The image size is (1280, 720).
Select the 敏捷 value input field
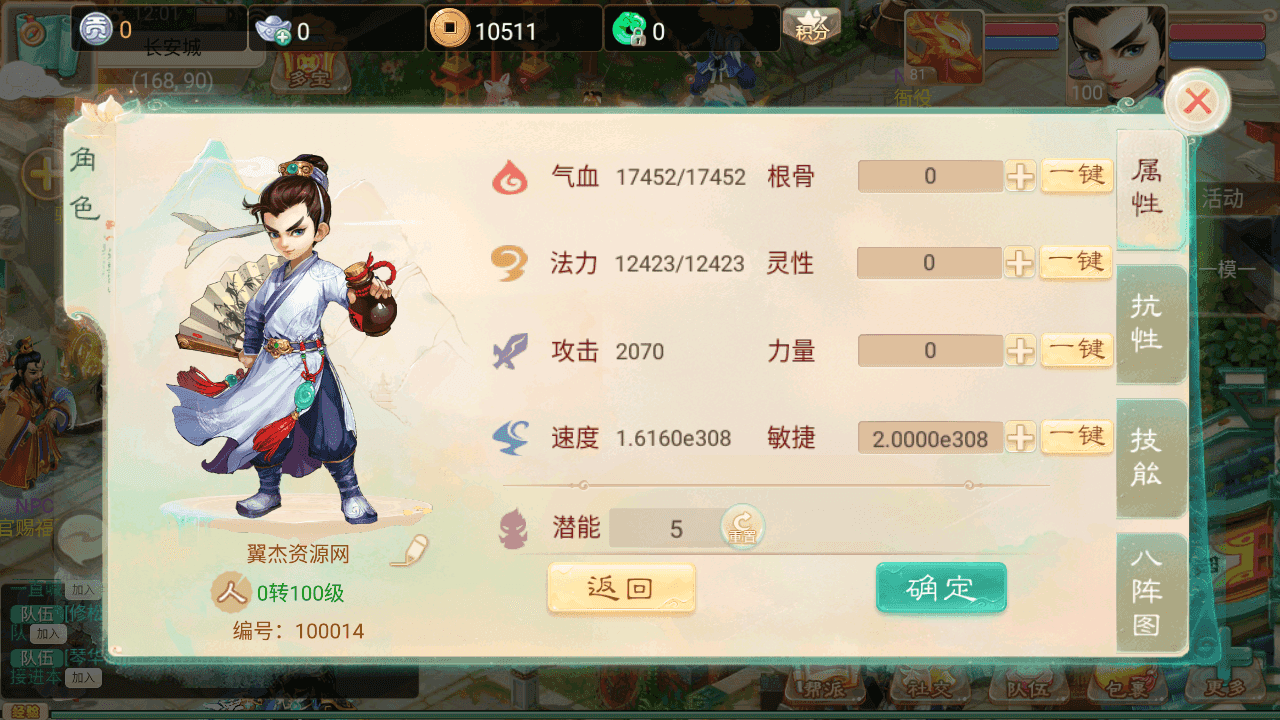pyautogui.click(x=930, y=438)
